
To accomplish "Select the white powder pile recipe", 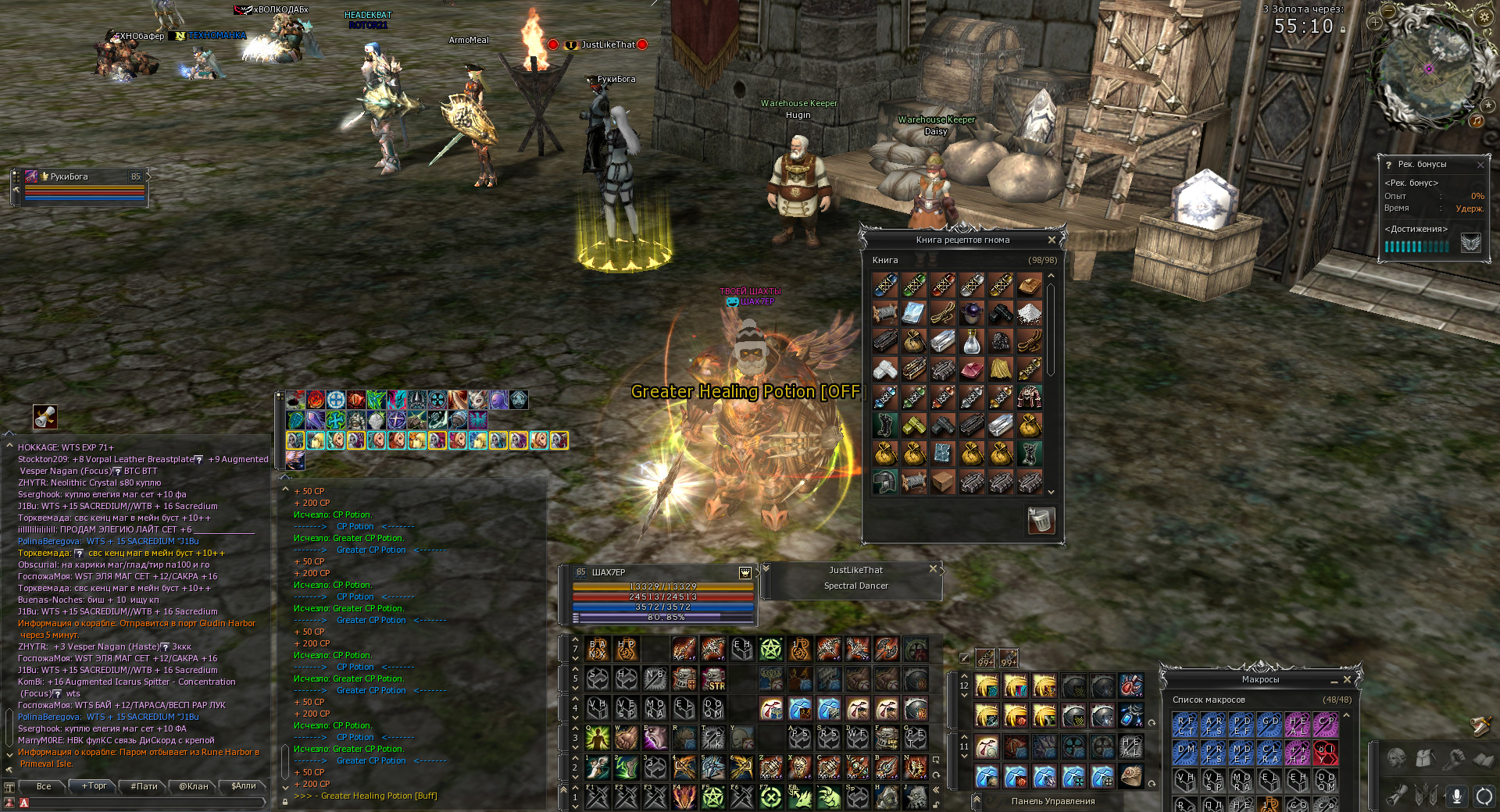I will click(1030, 313).
